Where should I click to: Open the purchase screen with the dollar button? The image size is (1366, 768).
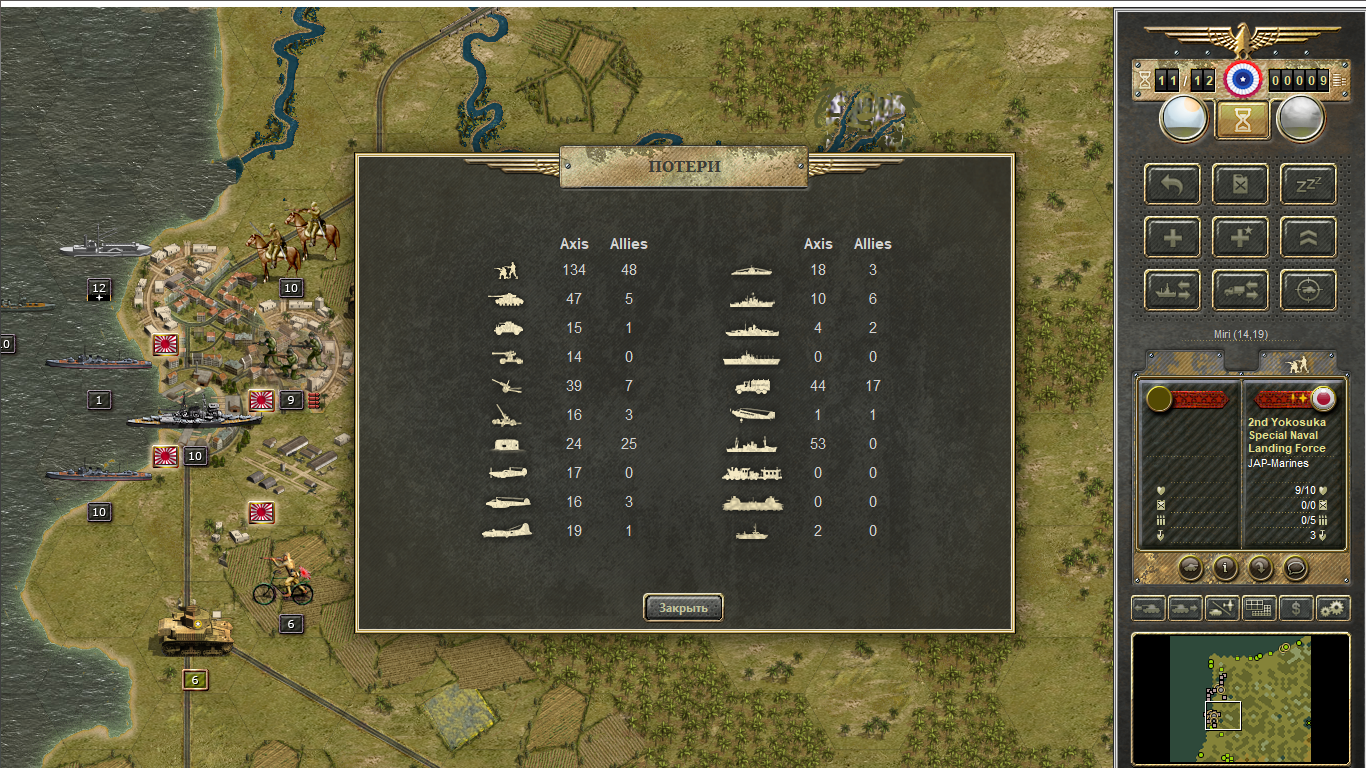click(1296, 607)
